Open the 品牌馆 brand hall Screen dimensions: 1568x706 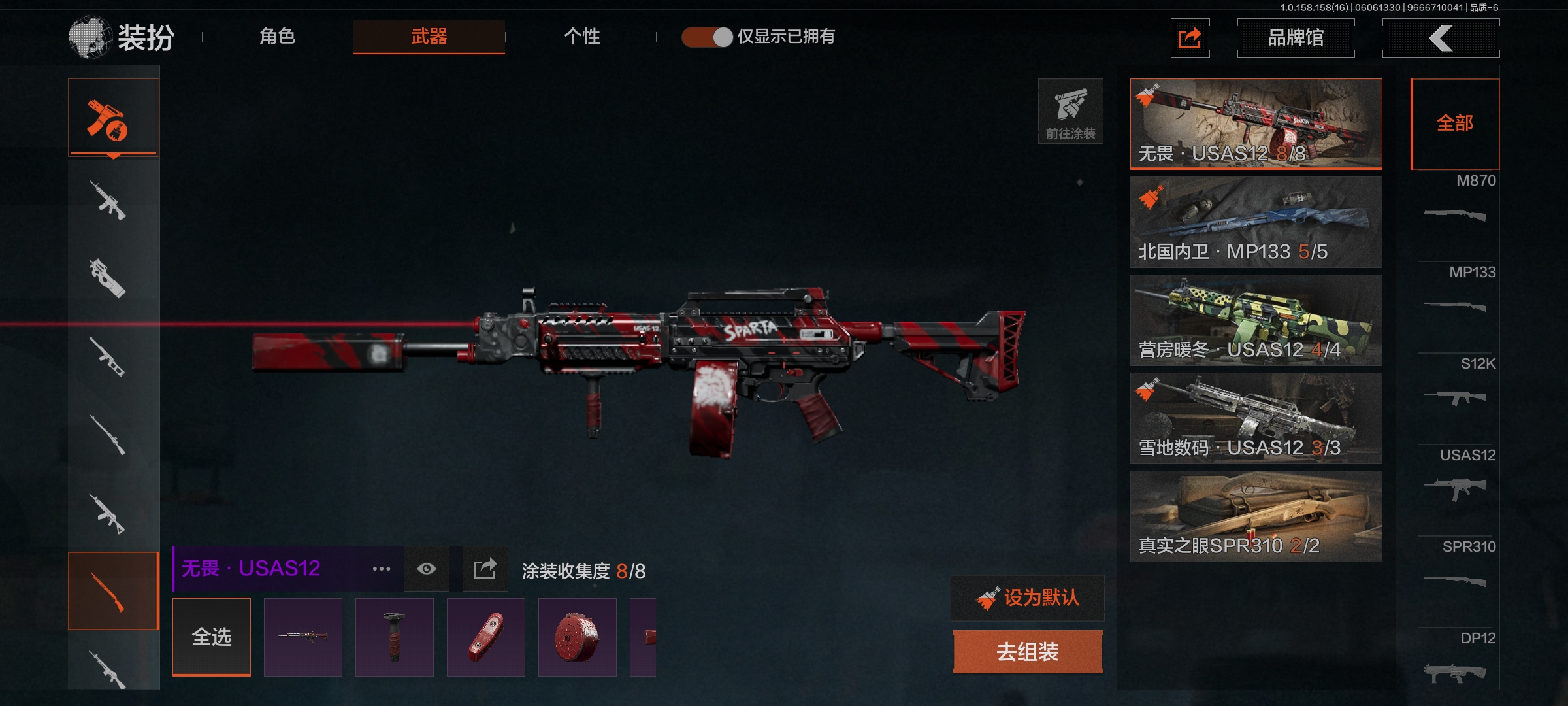coord(1296,38)
